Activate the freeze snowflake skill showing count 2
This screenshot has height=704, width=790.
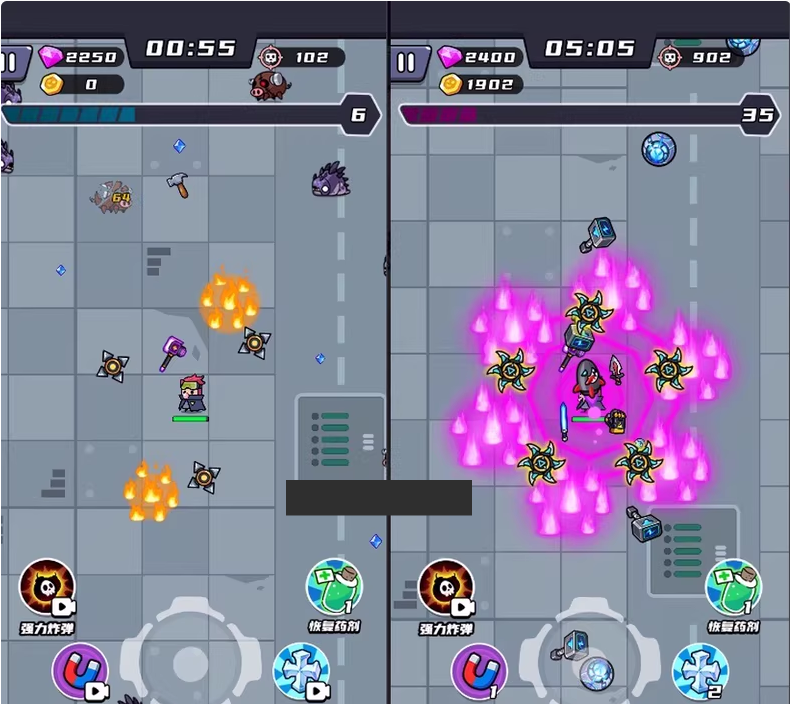pos(699,670)
